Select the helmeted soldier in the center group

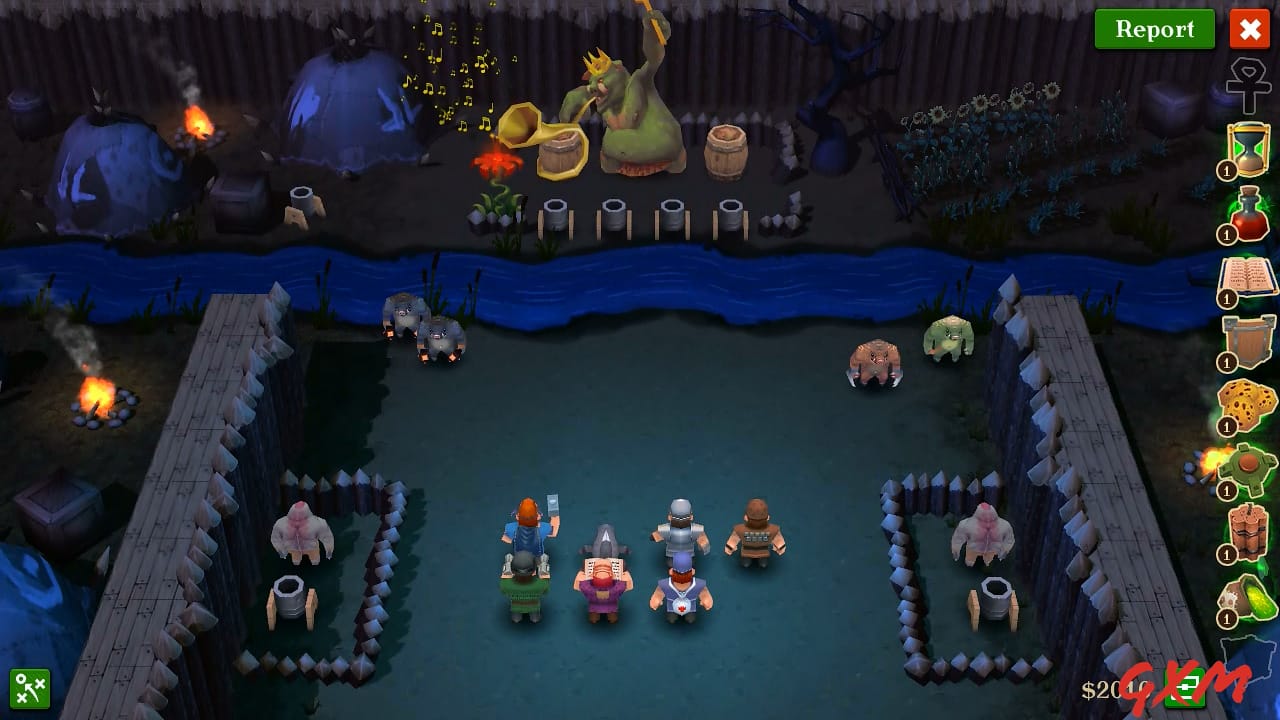680,525
